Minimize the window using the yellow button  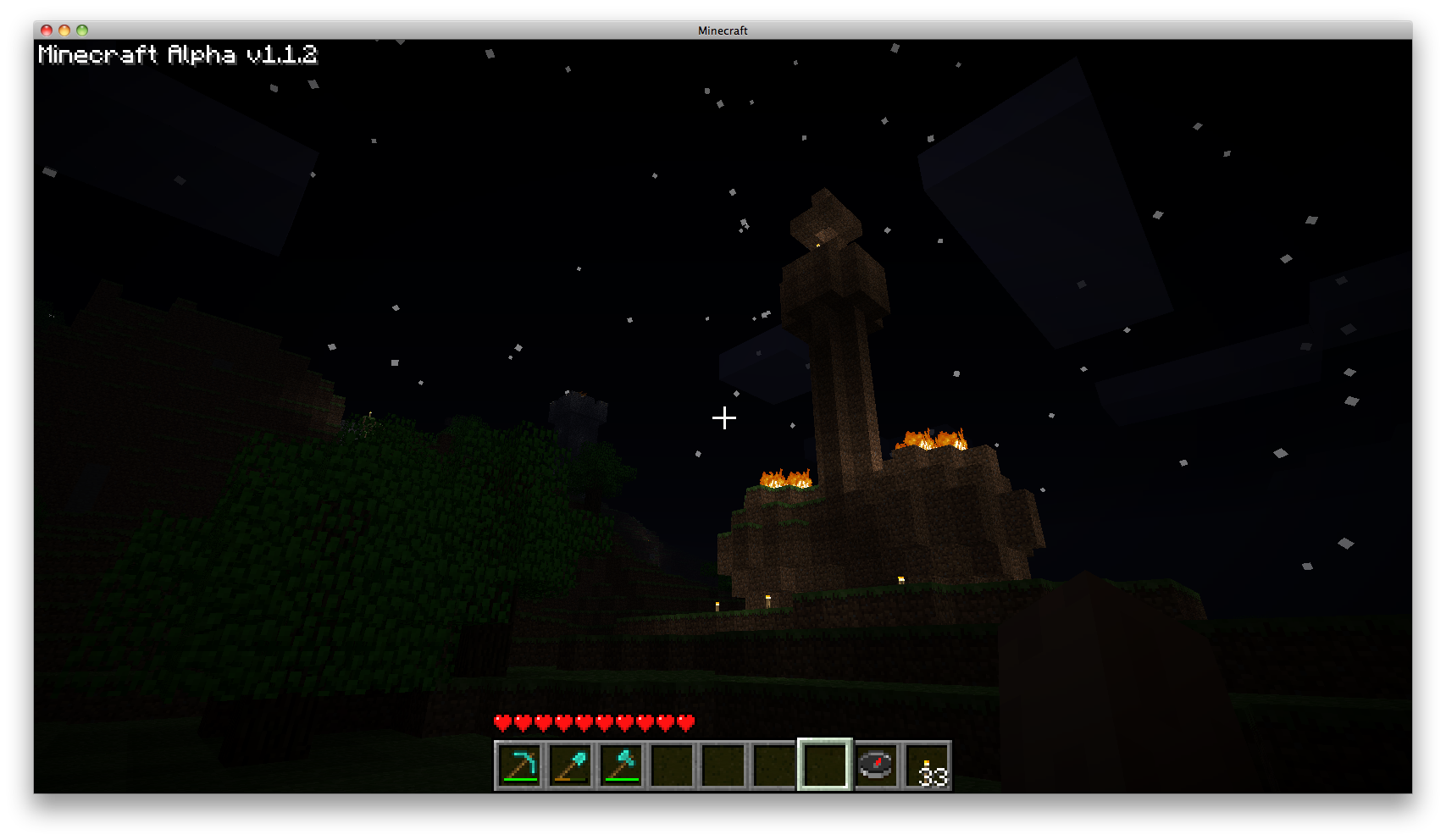(x=64, y=30)
